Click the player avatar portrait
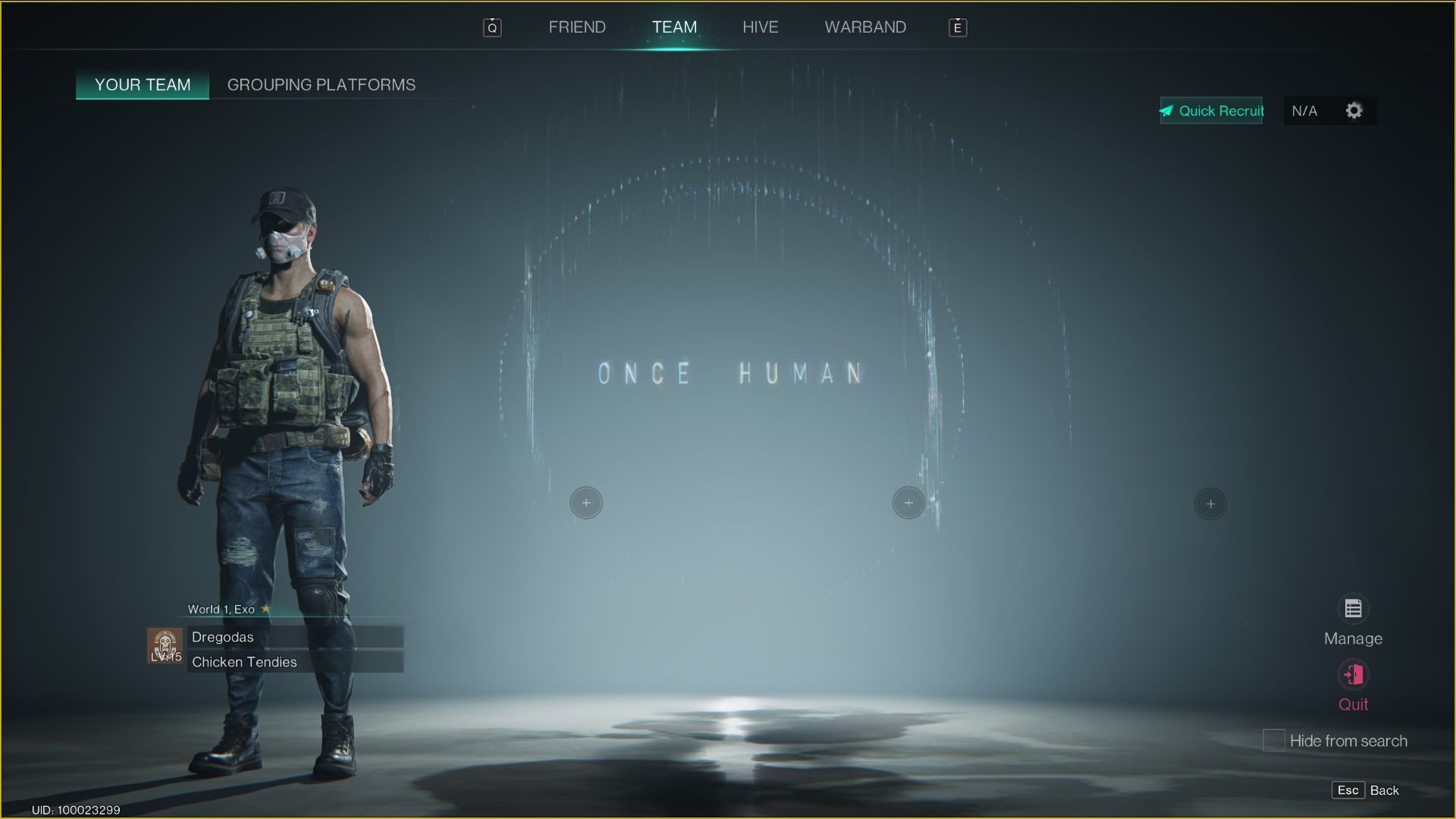The image size is (1456, 819). click(165, 646)
